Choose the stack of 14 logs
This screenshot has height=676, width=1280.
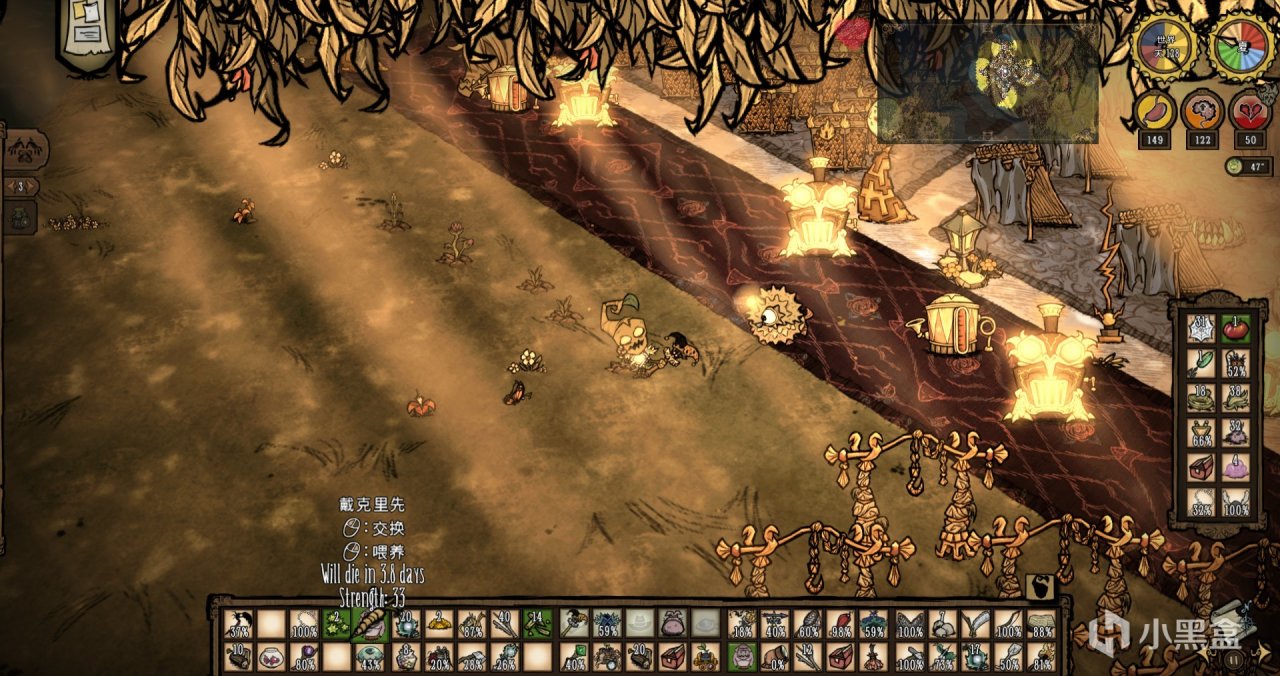coord(538,624)
